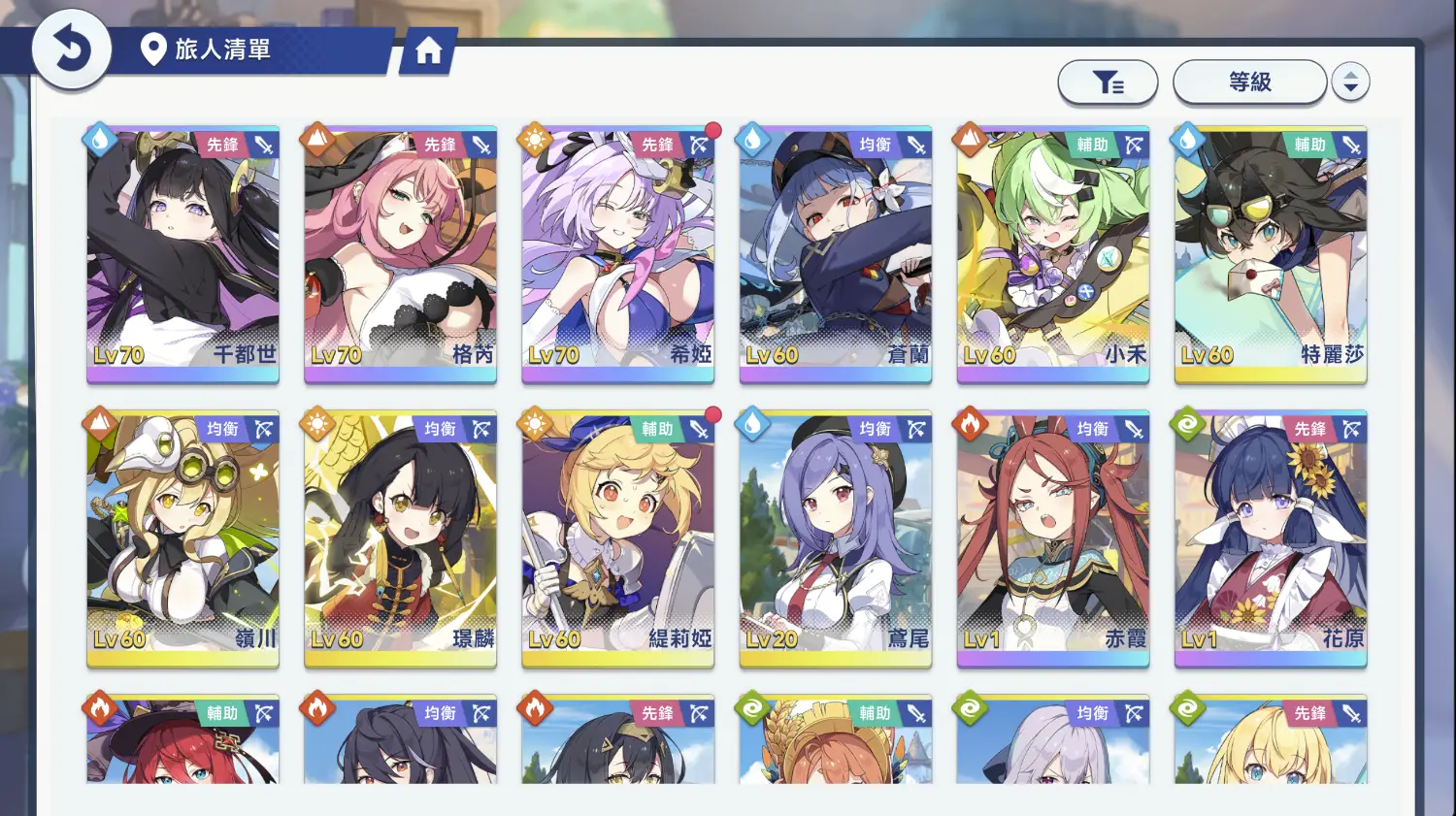The image size is (1456, 816).
Task: View the 花原 character card
Action: click(1271, 537)
